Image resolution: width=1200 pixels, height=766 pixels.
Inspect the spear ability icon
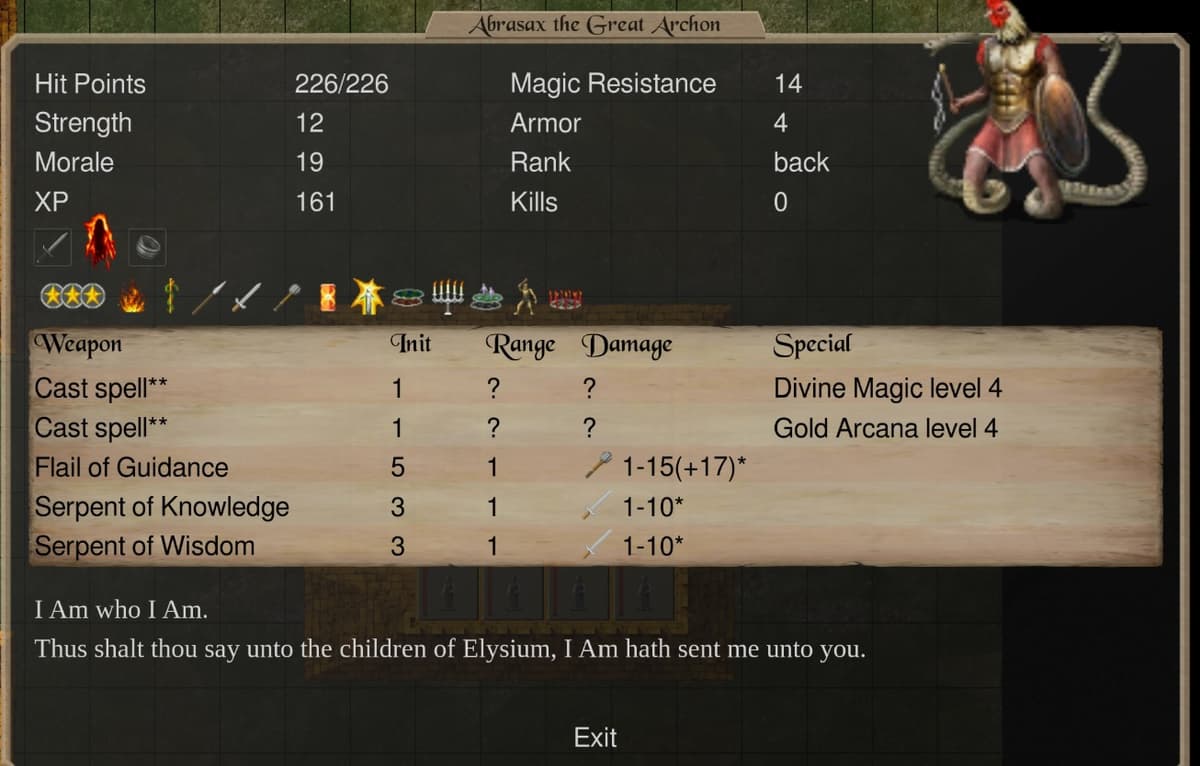208,296
